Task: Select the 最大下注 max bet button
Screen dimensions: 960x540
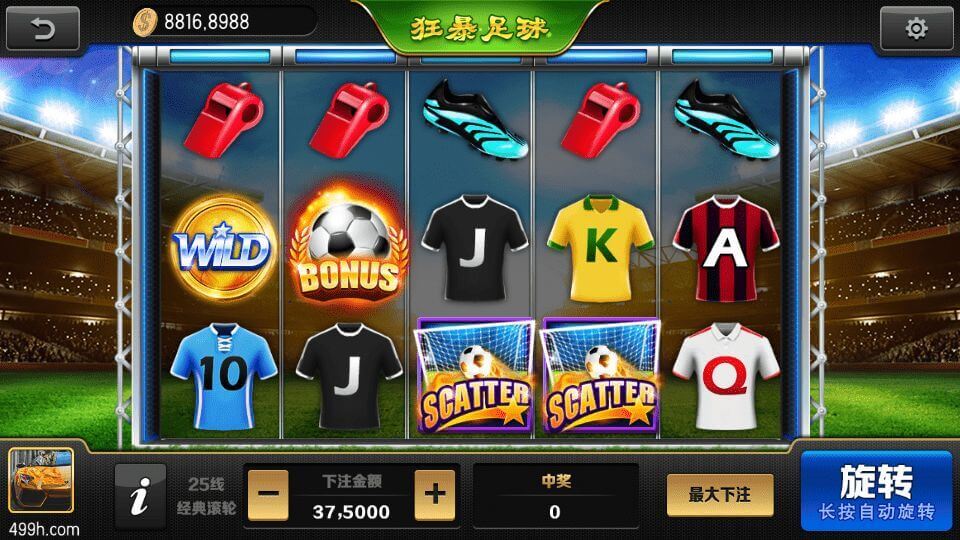Action: pos(720,495)
